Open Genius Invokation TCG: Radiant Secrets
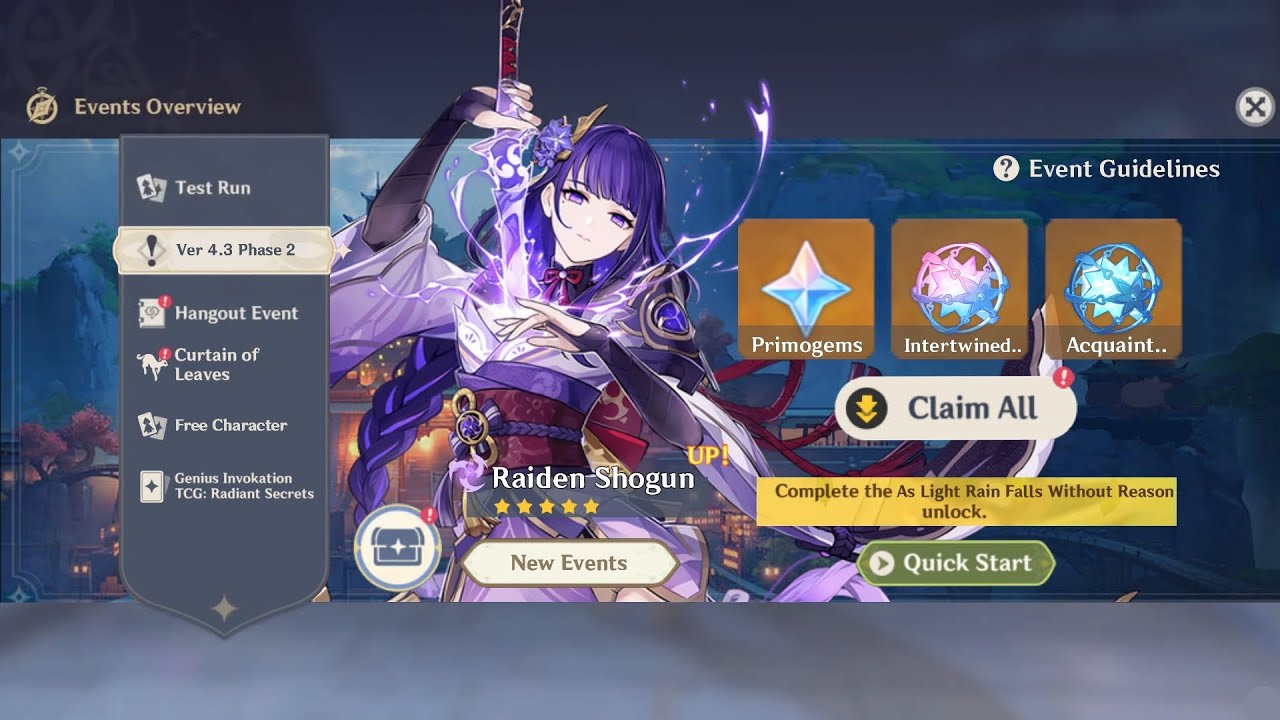Screen dimensions: 1280x720 point(243,486)
